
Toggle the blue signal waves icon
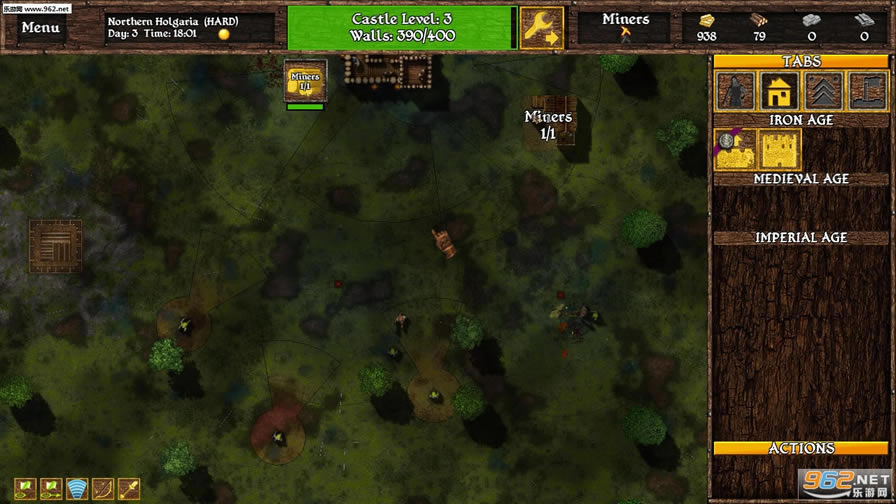(77, 489)
